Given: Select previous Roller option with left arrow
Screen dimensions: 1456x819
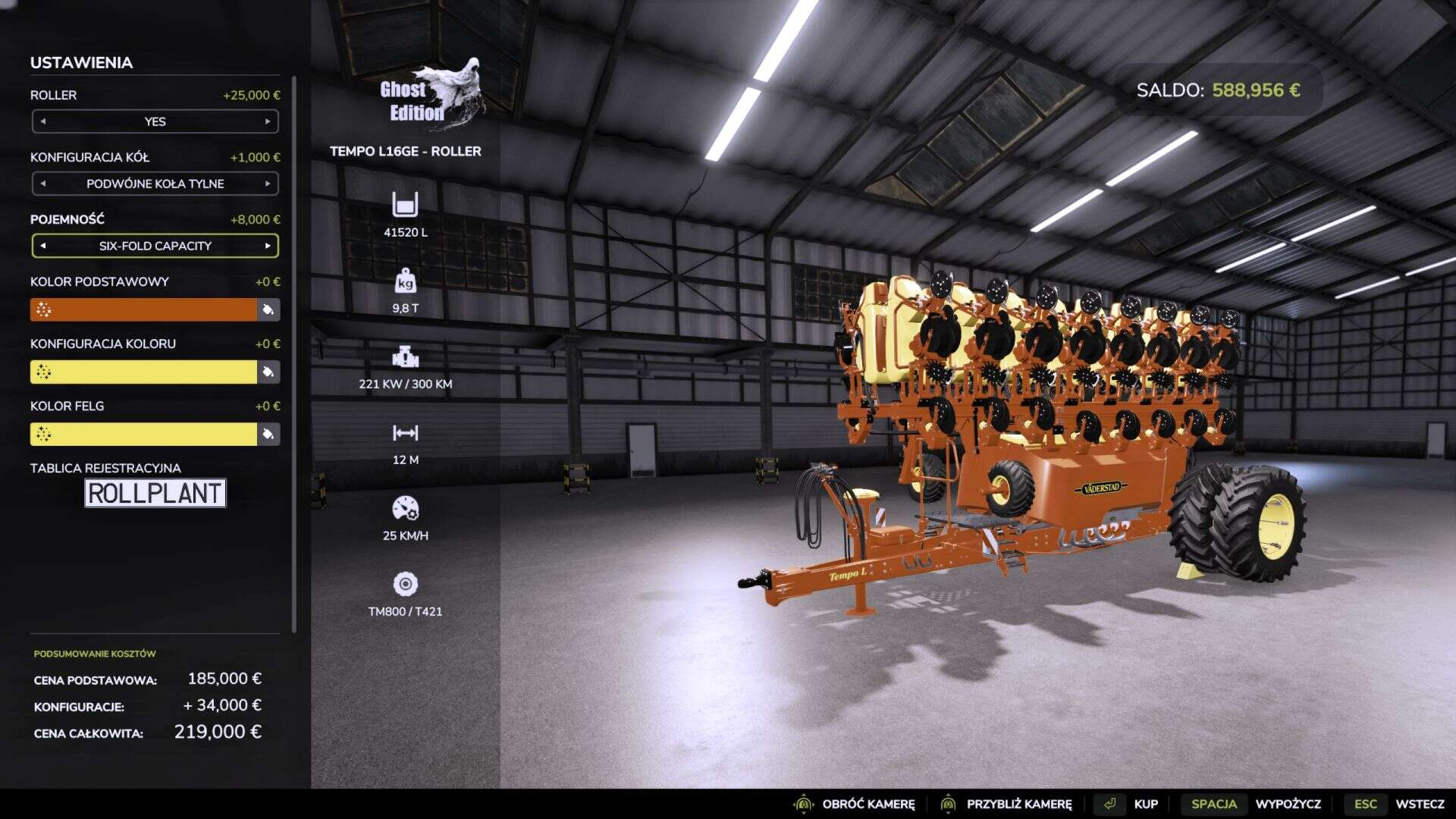Looking at the screenshot, I should coord(43,121).
